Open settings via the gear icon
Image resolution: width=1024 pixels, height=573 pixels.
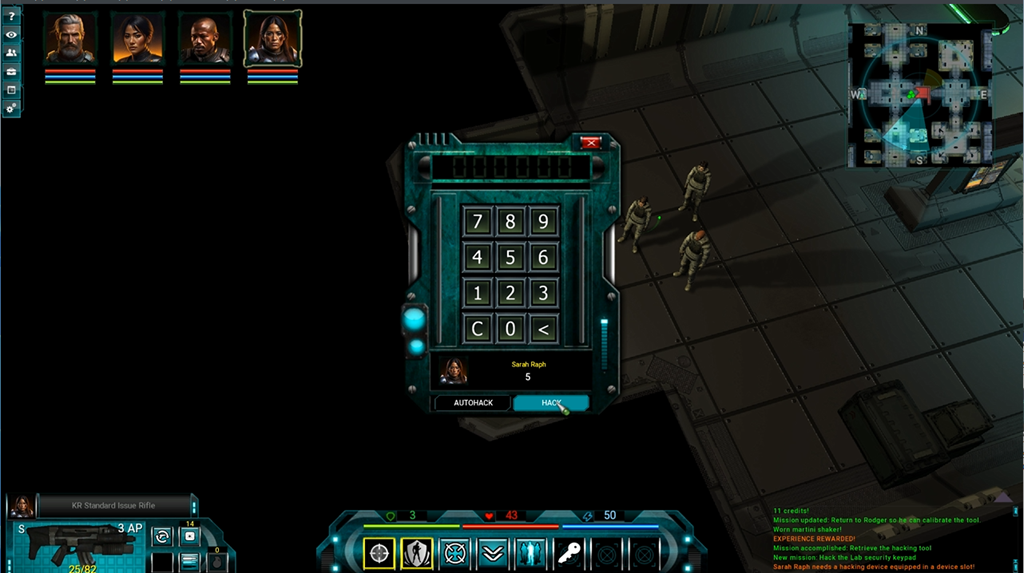11,107
